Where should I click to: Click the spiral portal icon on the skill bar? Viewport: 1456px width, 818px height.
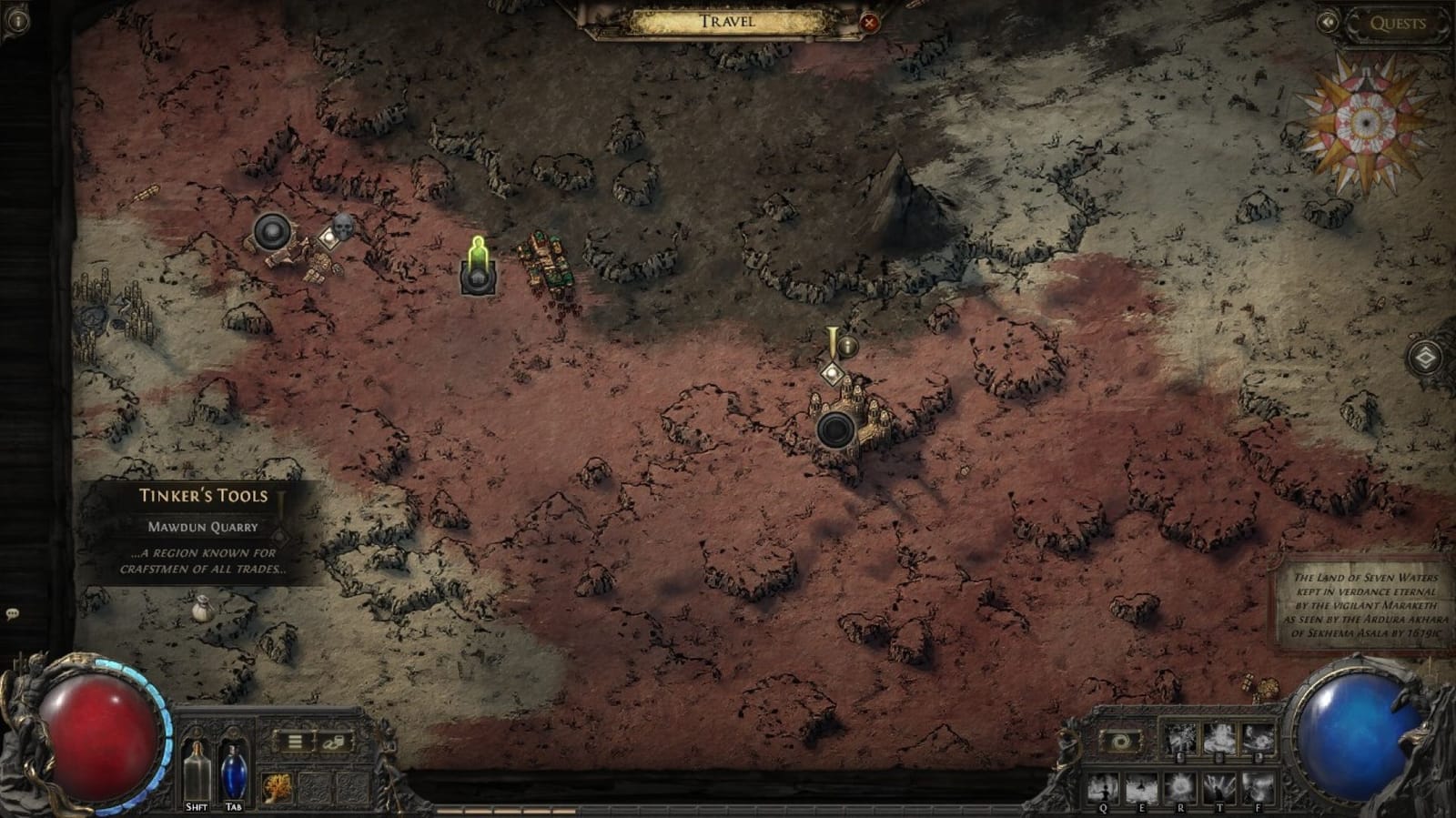(x=1120, y=741)
